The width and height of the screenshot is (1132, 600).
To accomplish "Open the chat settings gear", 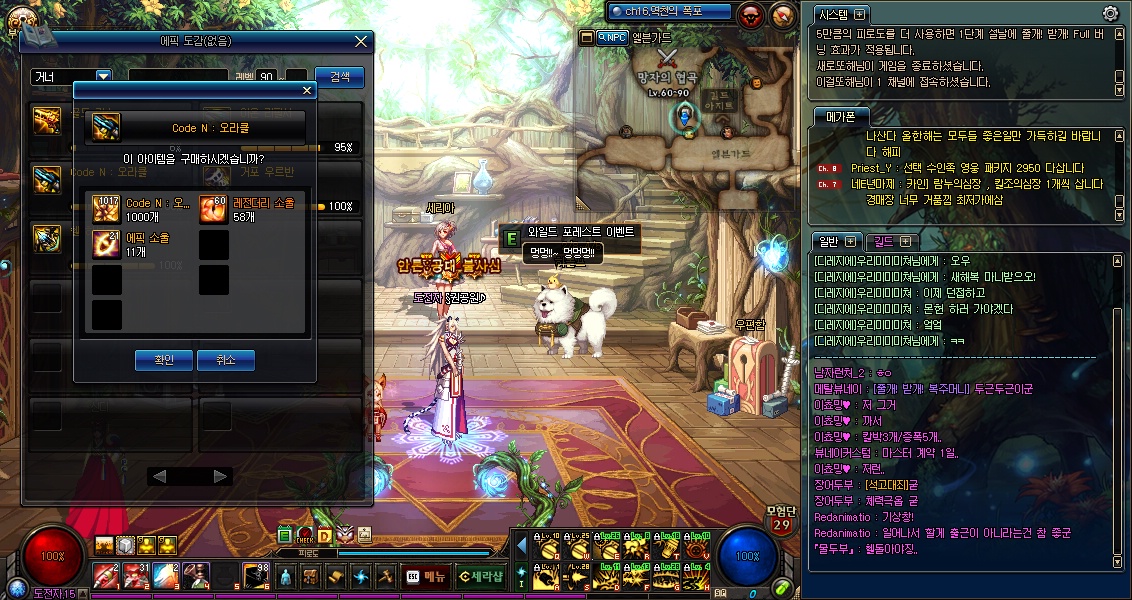I will [1110, 13].
